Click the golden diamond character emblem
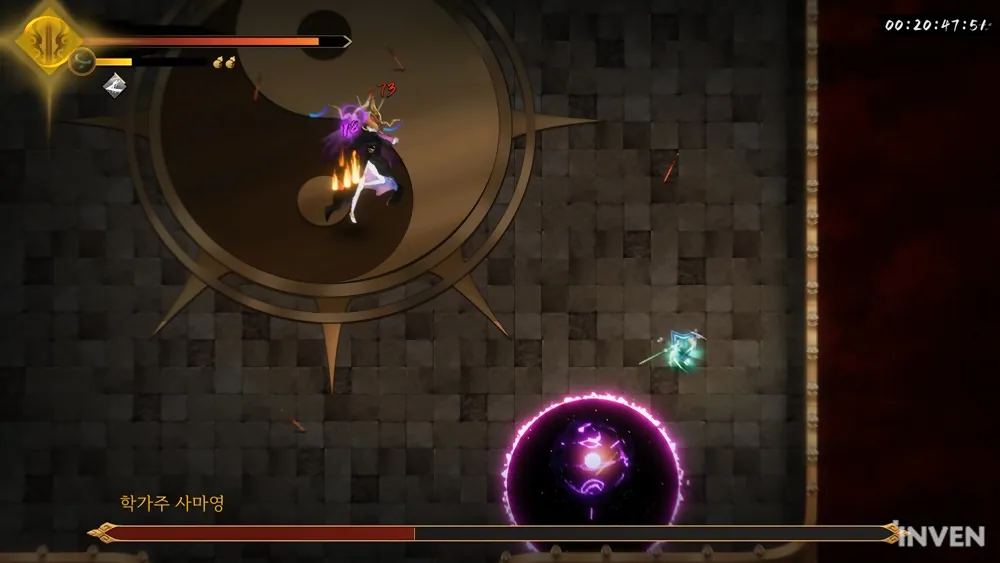The width and height of the screenshot is (1000, 563). [x=47, y=41]
